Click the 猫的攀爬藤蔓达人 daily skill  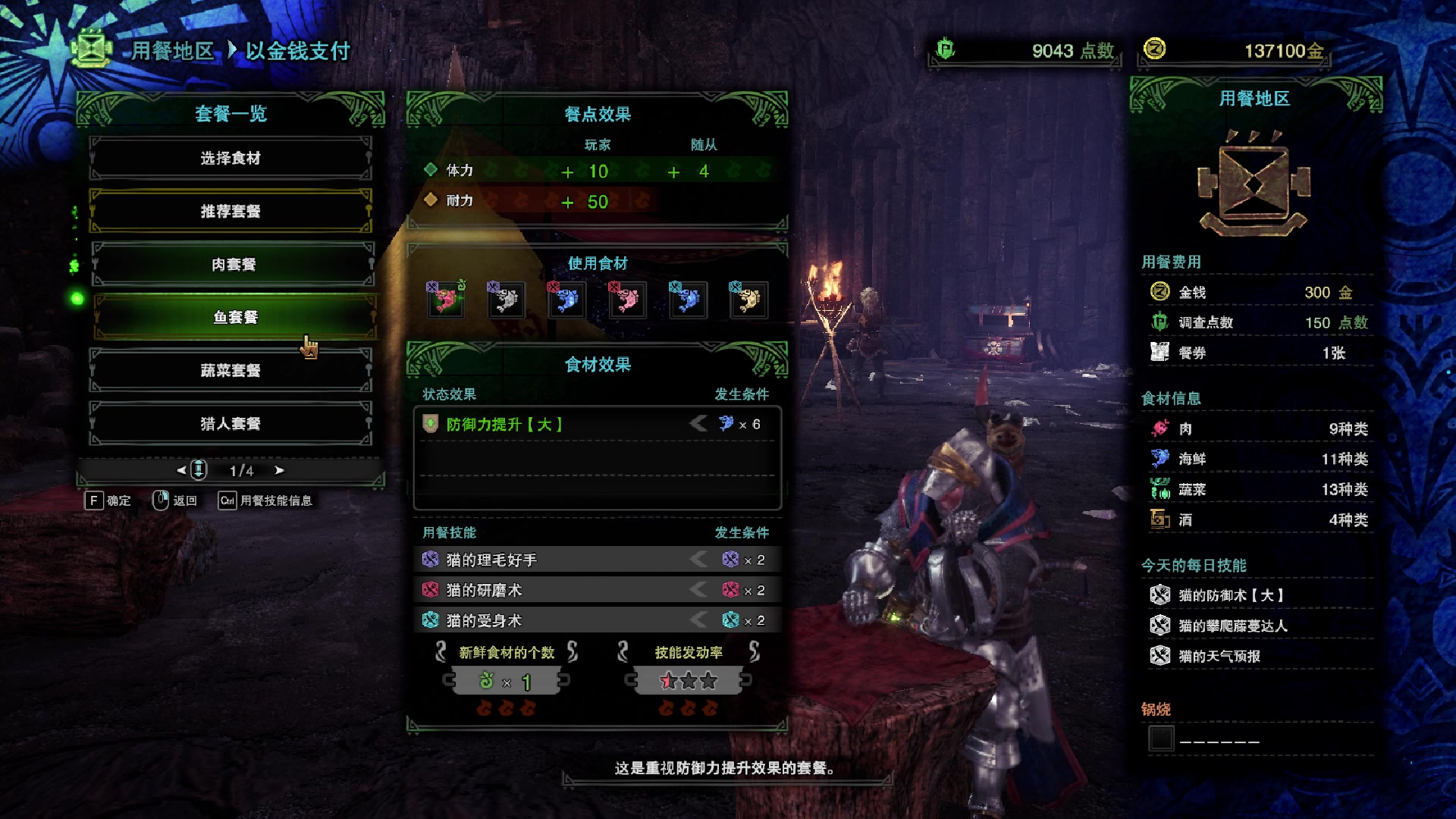point(1232,626)
